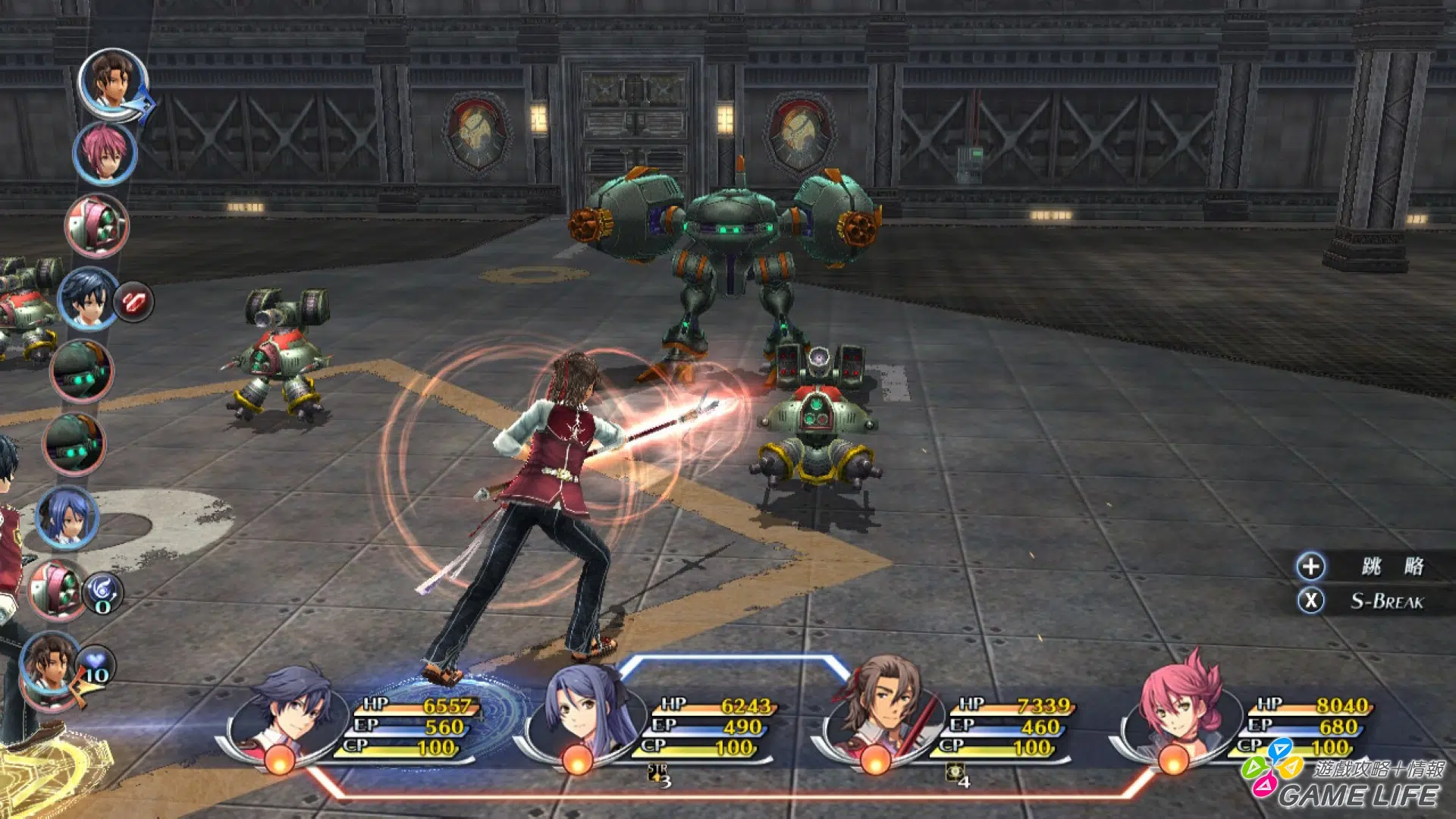The image size is (1456, 819).
Task: Click the heart 10 turn bonus icon
Action: click(x=96, y=665)
